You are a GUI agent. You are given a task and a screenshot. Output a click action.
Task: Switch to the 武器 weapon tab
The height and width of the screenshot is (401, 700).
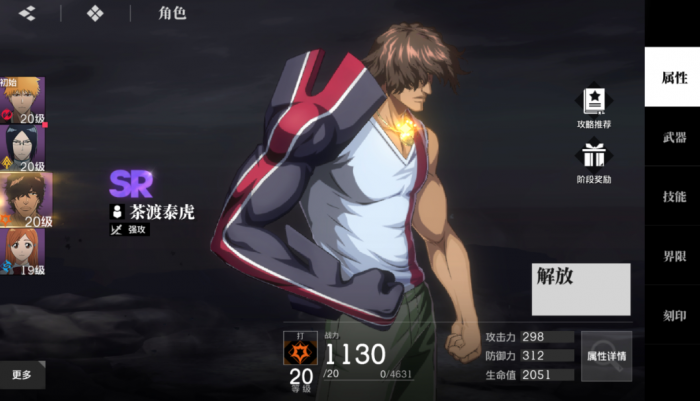click(673, 137)
